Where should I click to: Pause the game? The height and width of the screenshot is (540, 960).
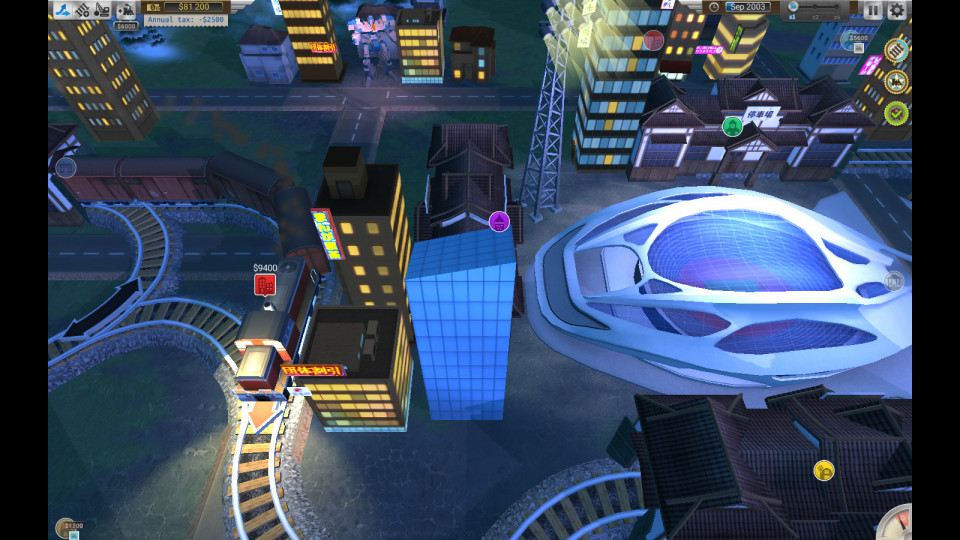873,10
